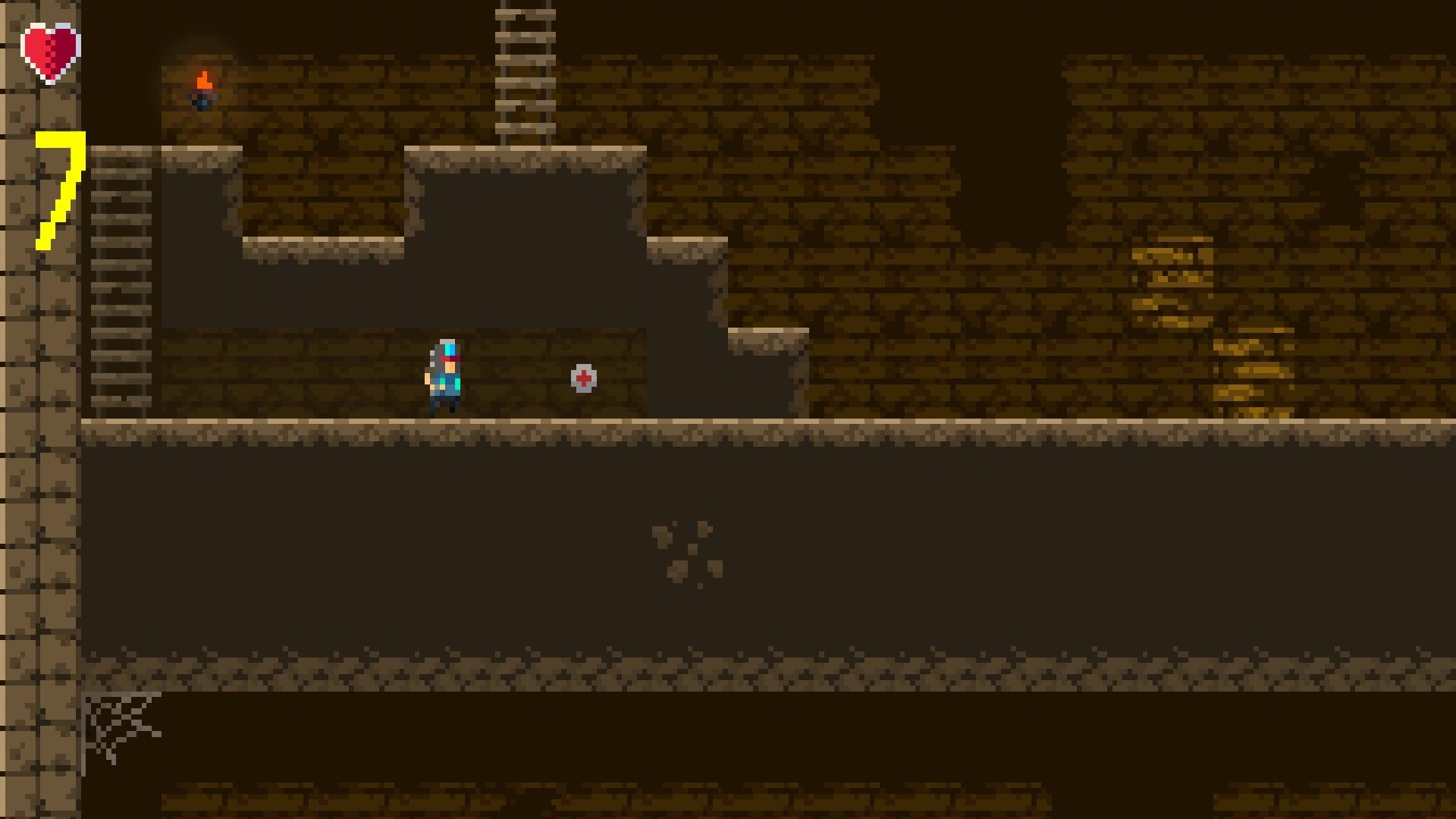This screenshot has width=1456, height=819.
Task: Toggle visibility of the health cross pickup
Action: pyautogui.click(x=582, y=378)
